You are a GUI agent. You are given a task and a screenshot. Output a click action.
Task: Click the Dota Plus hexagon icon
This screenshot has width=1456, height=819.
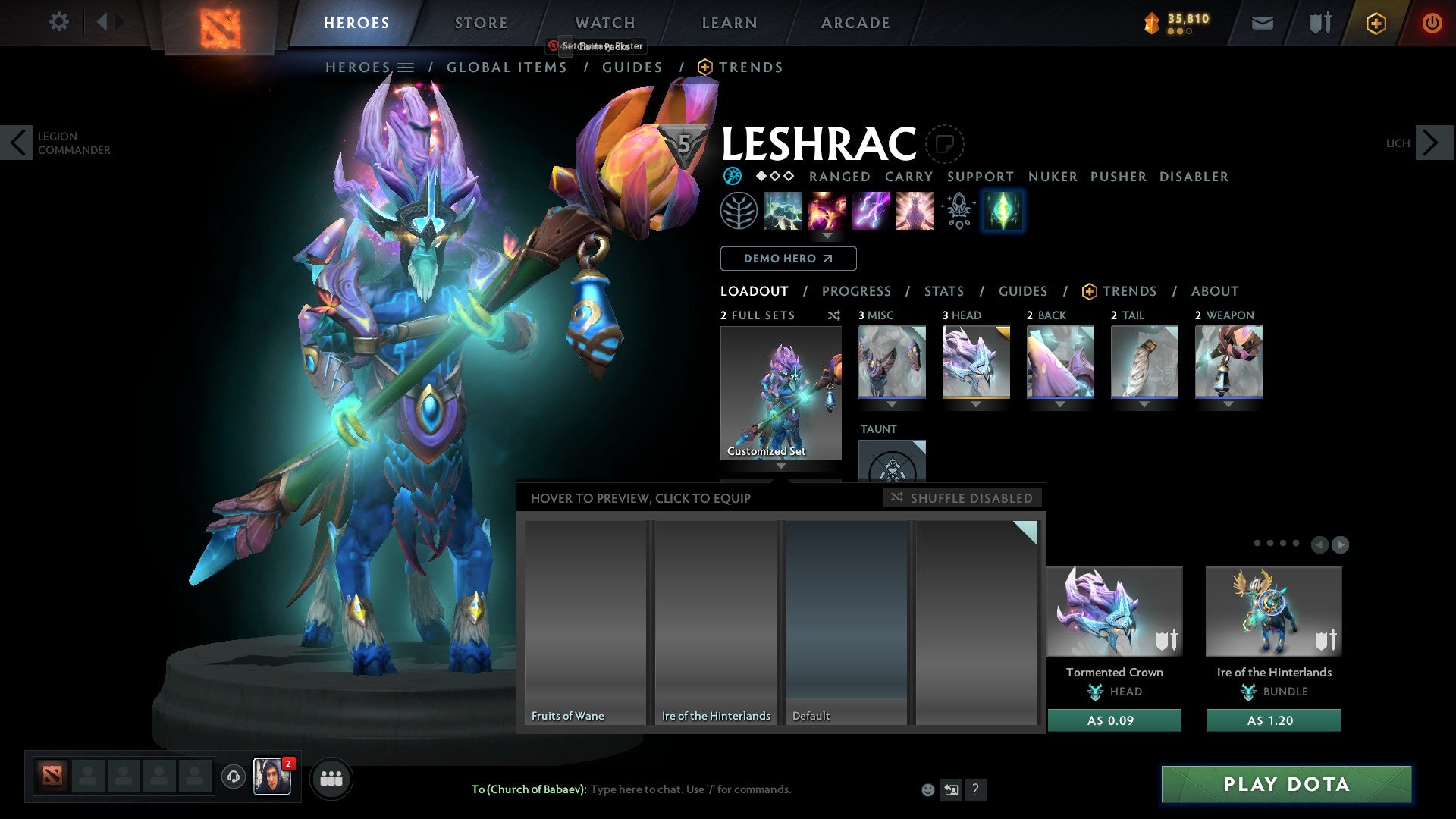1375,23
